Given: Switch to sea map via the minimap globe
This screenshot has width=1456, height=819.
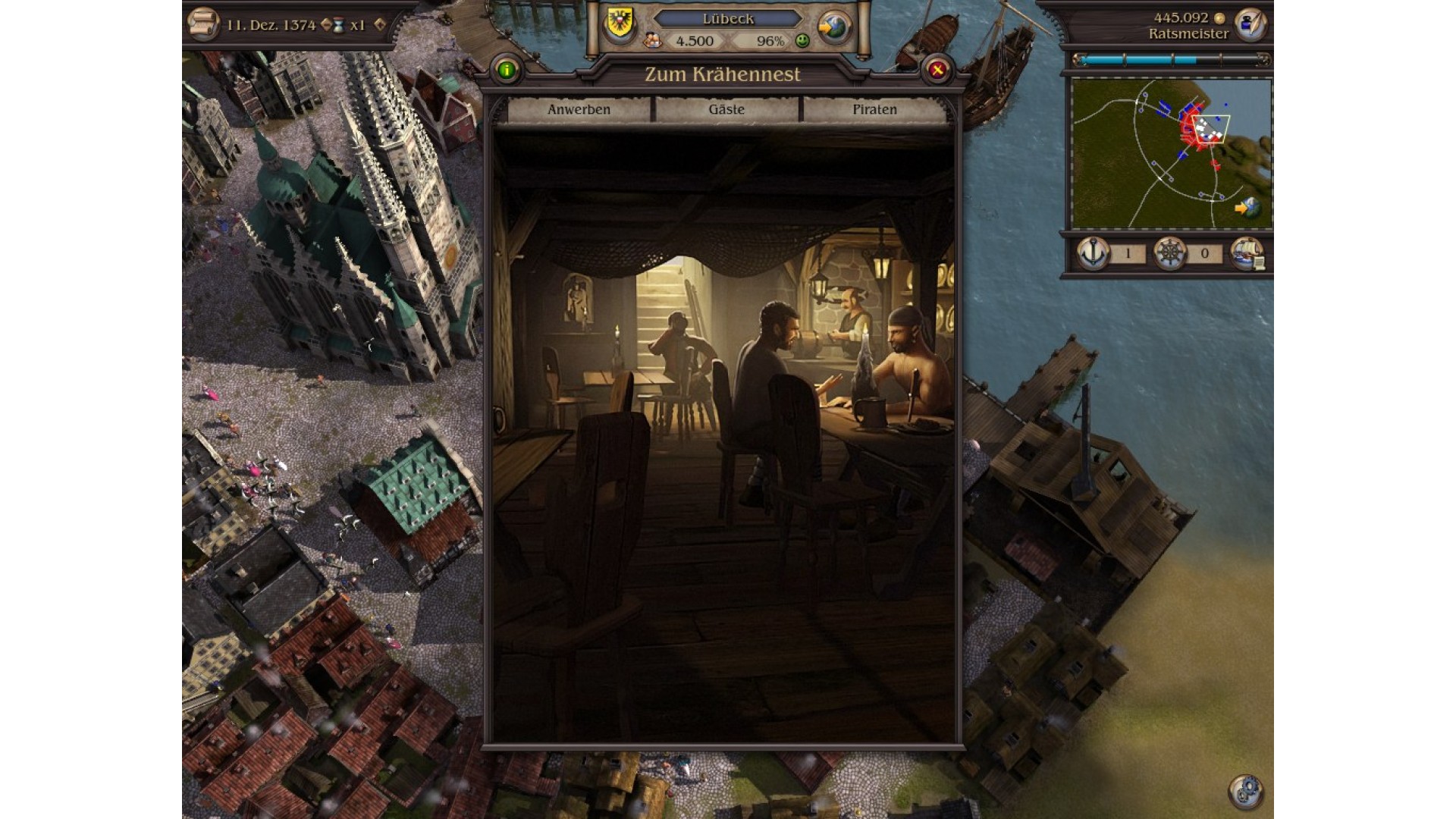Looking at the screenshot, I should tap(1247, 206).
